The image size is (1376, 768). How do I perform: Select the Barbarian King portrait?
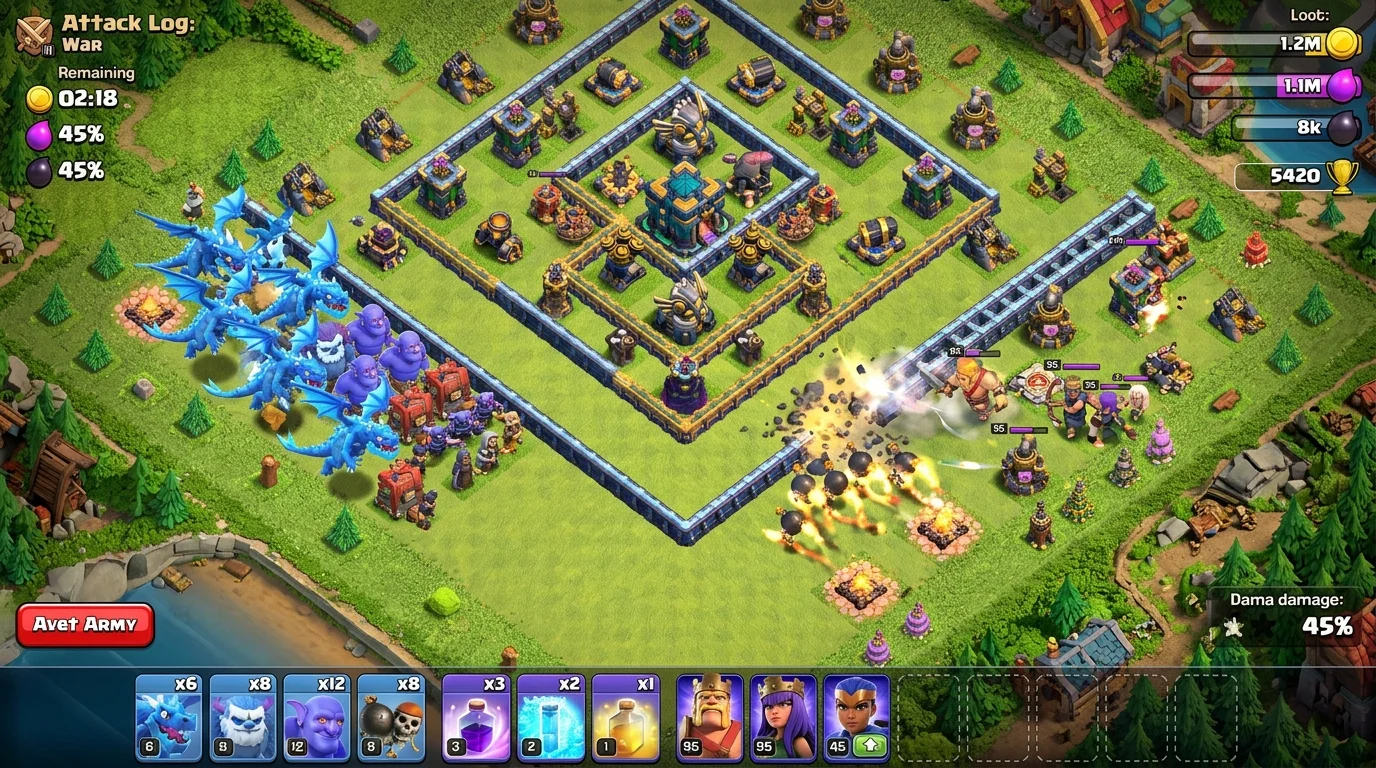[x=709, y=714]
